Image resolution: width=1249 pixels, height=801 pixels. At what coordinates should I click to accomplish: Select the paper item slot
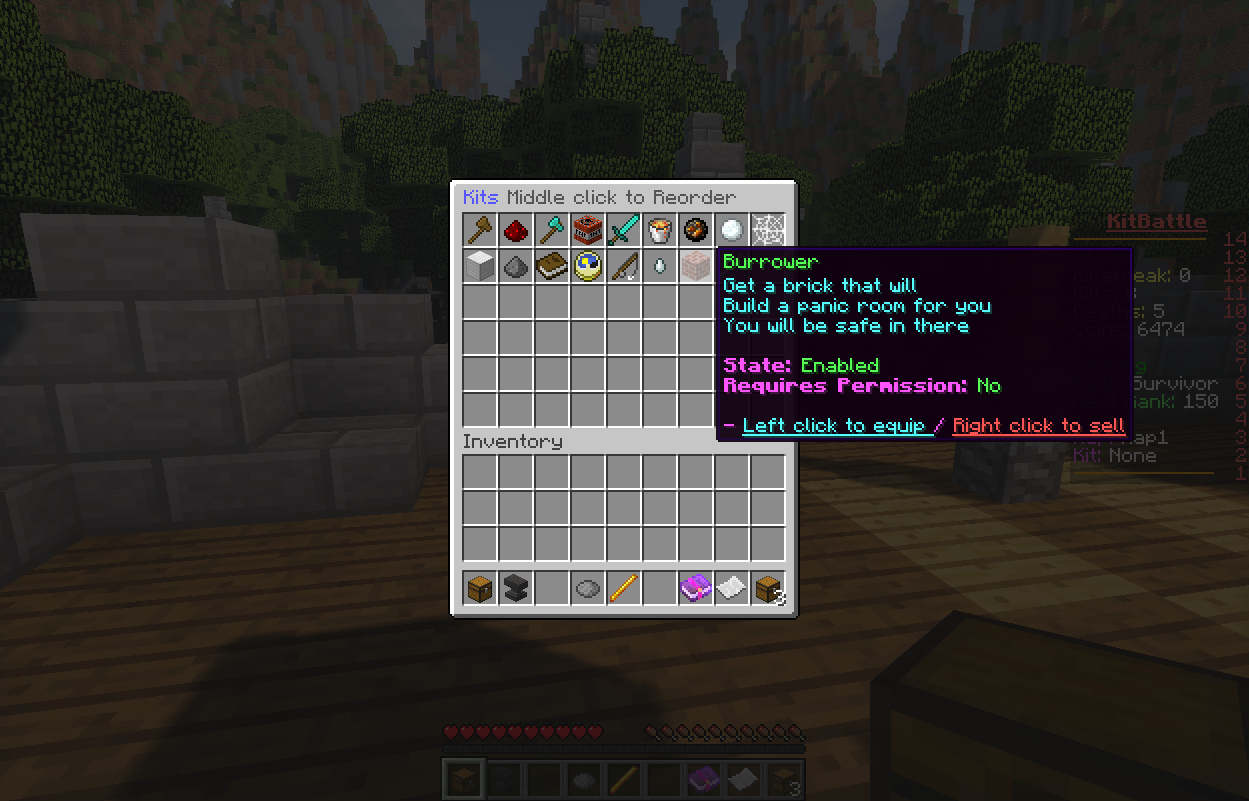pos(732,588)
